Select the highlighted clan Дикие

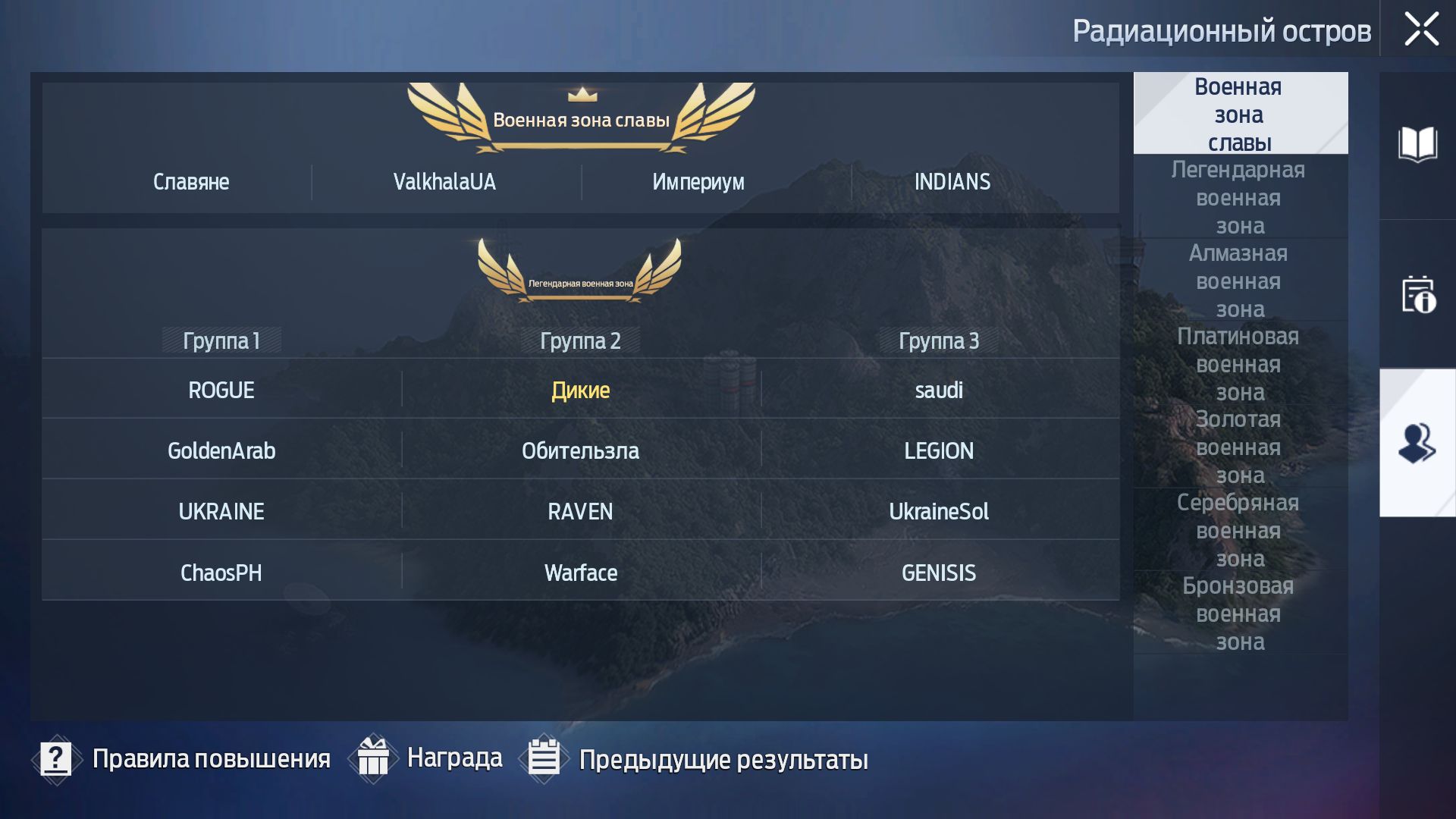coord(580,390)
